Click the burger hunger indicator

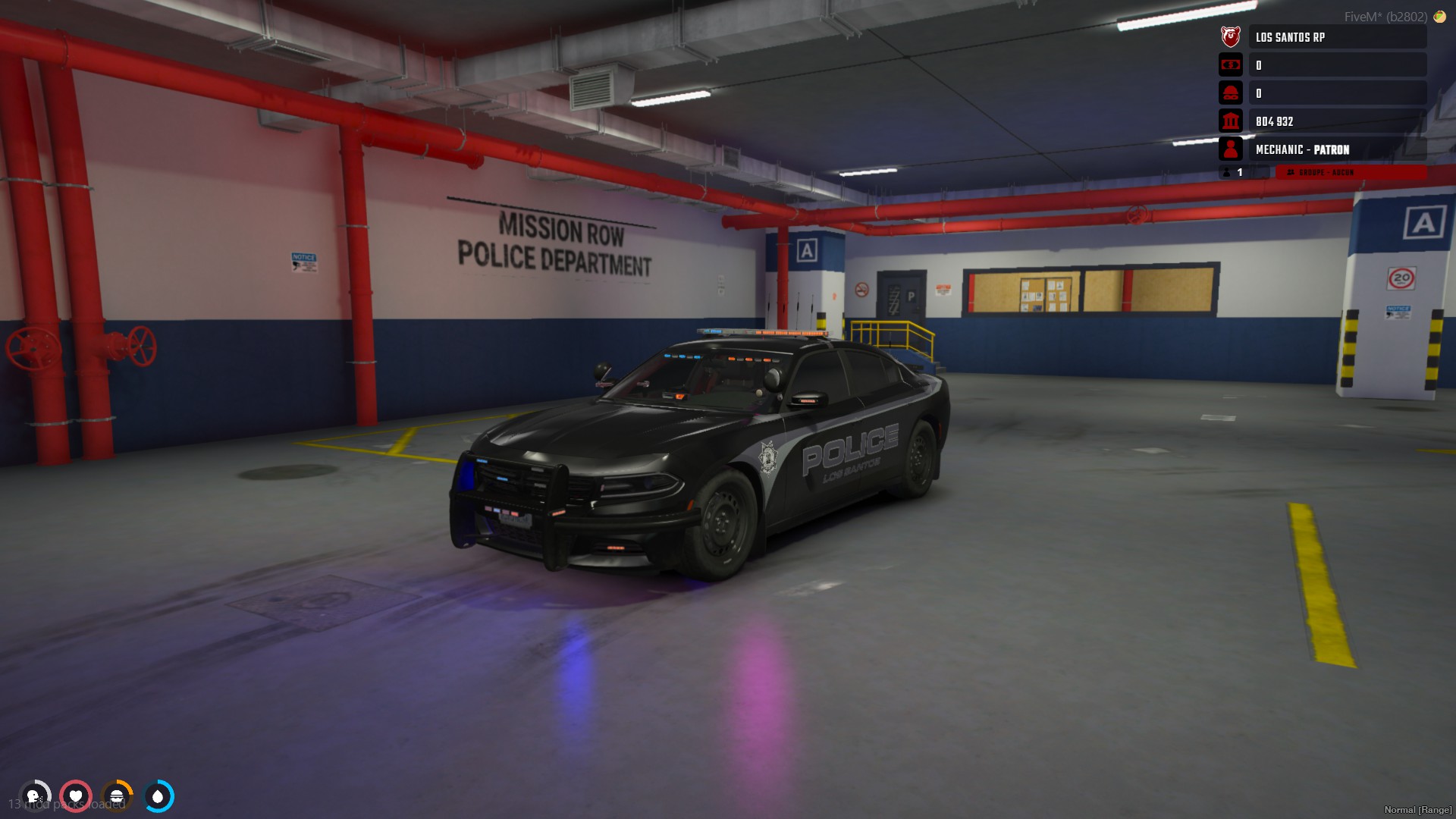117,796
